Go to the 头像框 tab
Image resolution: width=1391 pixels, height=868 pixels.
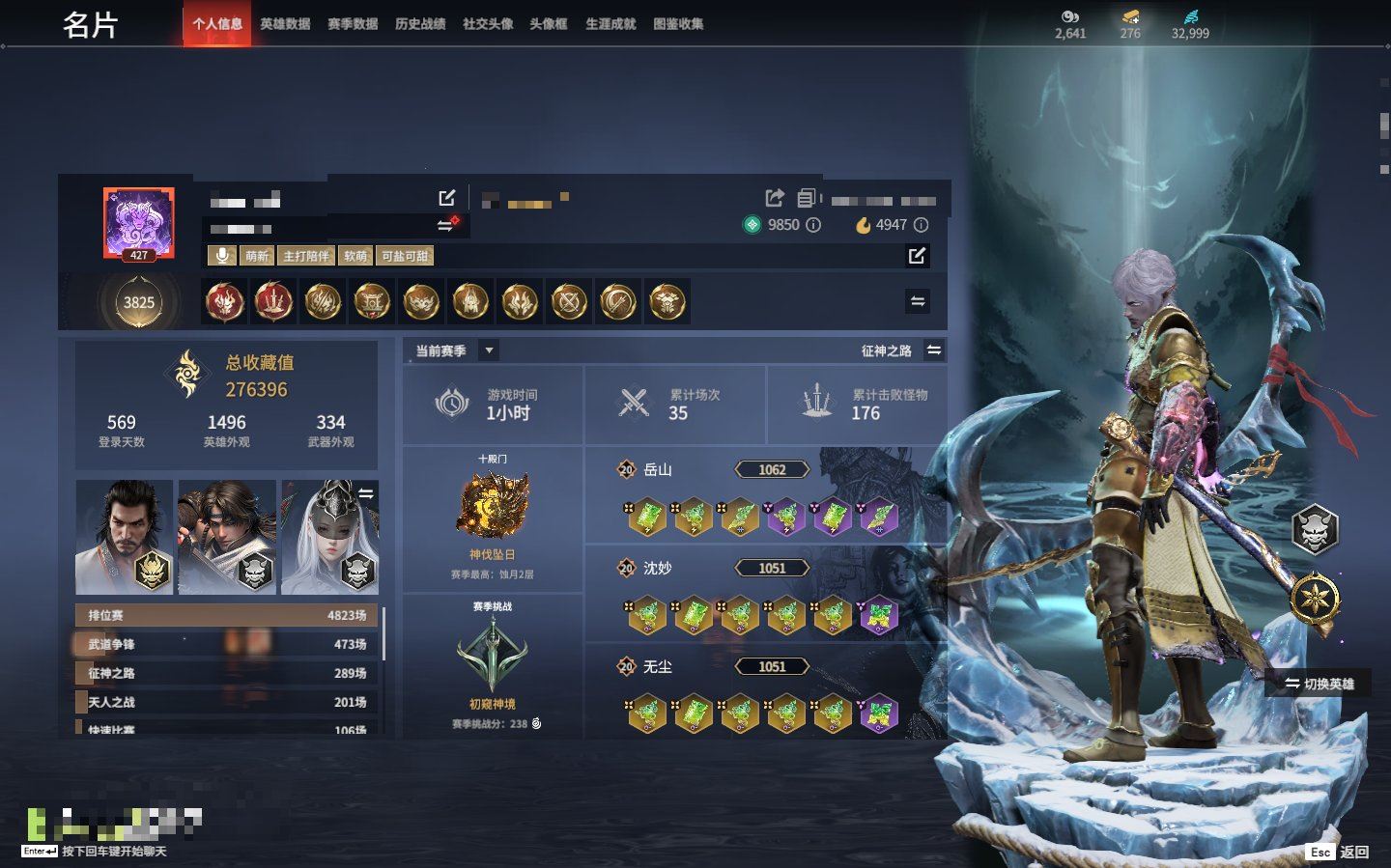(x=549, y=24)
